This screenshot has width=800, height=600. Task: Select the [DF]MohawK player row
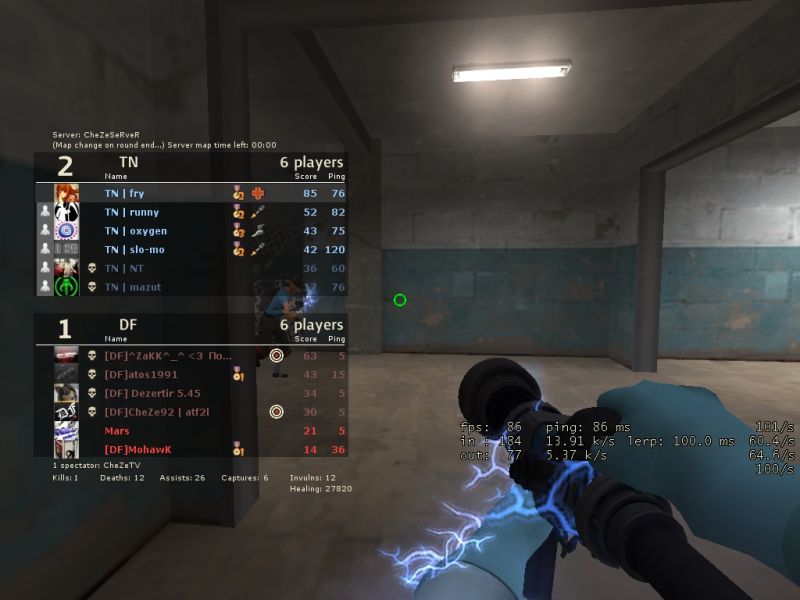(x=190, y=450)
